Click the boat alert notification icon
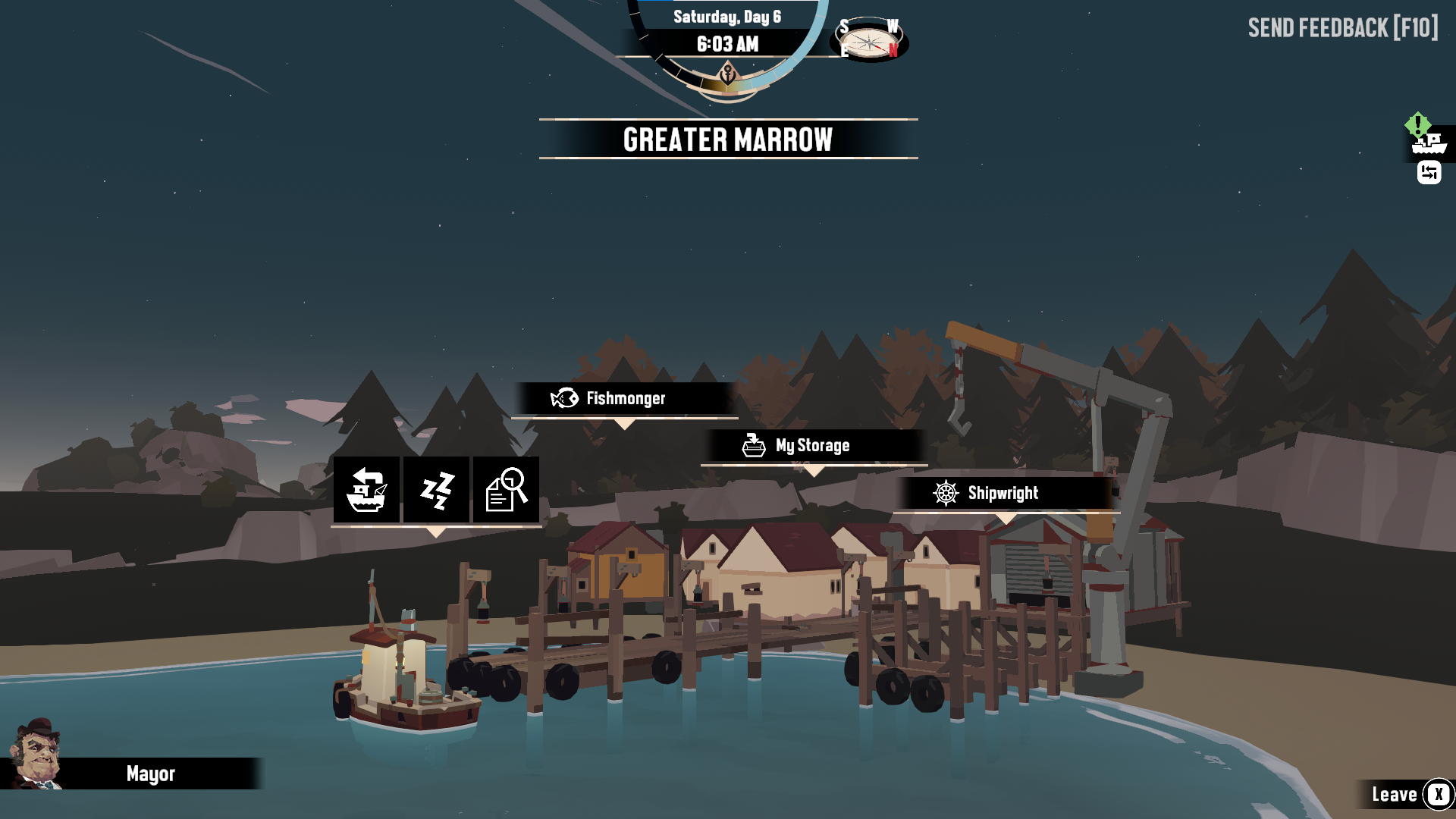This screenshot has height=819, width=1456. coord(1426,138)
